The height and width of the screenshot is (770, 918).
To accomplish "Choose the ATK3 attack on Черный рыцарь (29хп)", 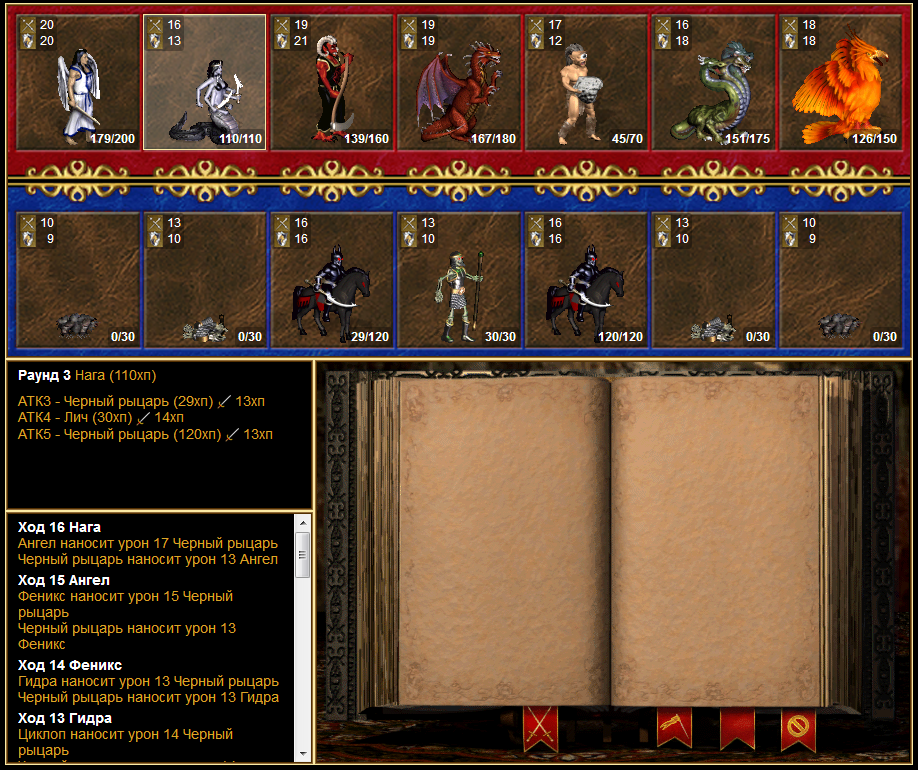I will click(141, 401).
